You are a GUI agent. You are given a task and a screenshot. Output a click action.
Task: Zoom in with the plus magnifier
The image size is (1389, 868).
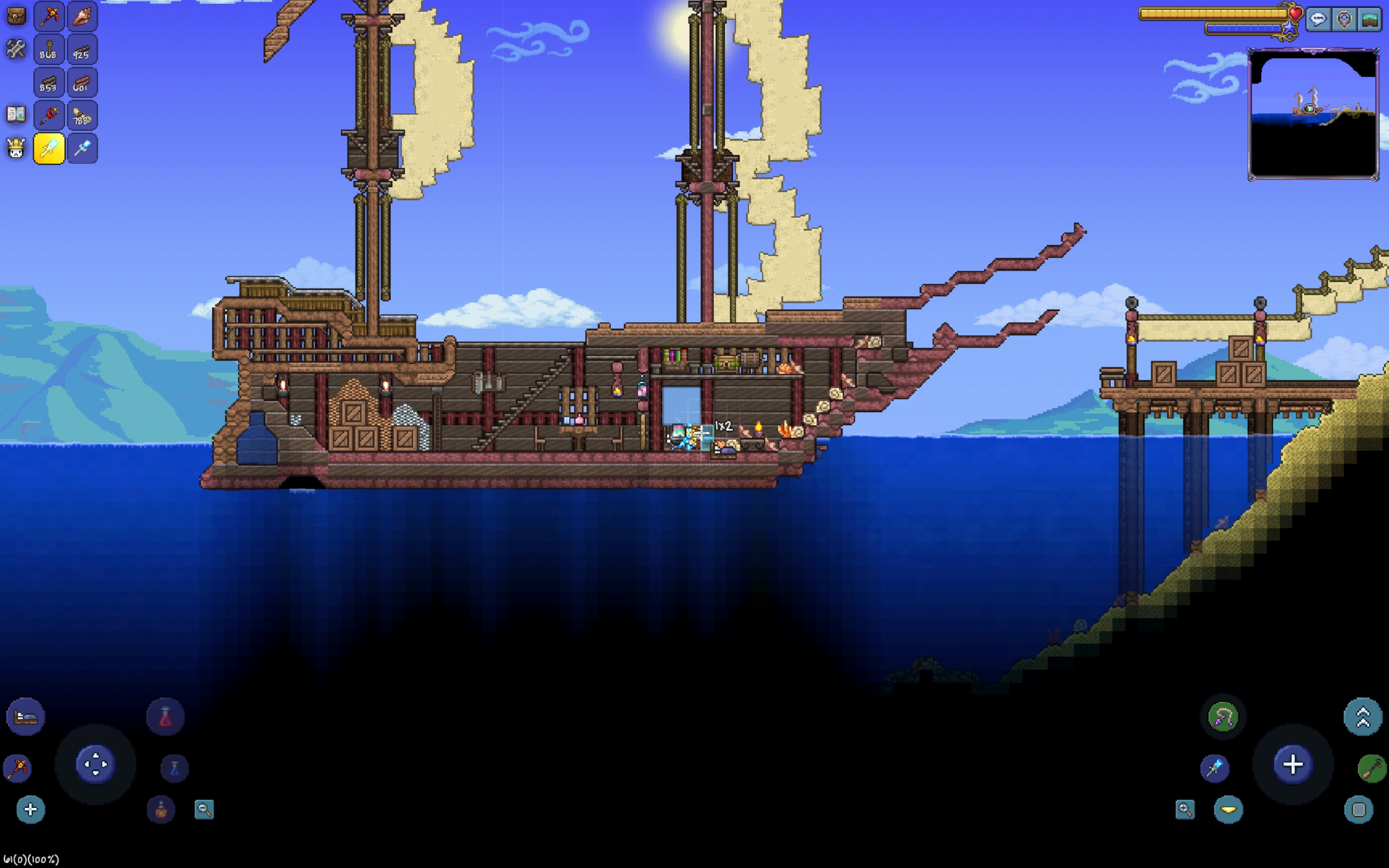(1184, 809)
